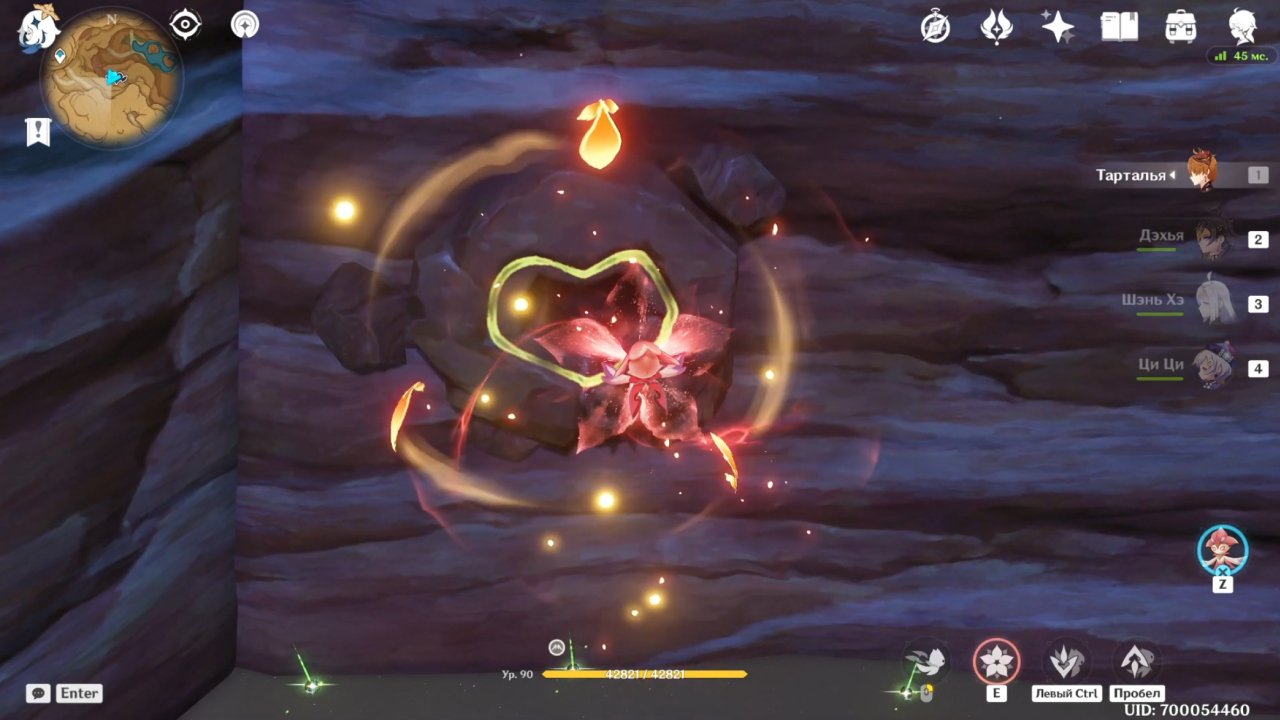Activate the upward-arrow ascend skill icon
Image resolution: width=1280 pixels, height=720 pixels.
tap(1135, 660)
